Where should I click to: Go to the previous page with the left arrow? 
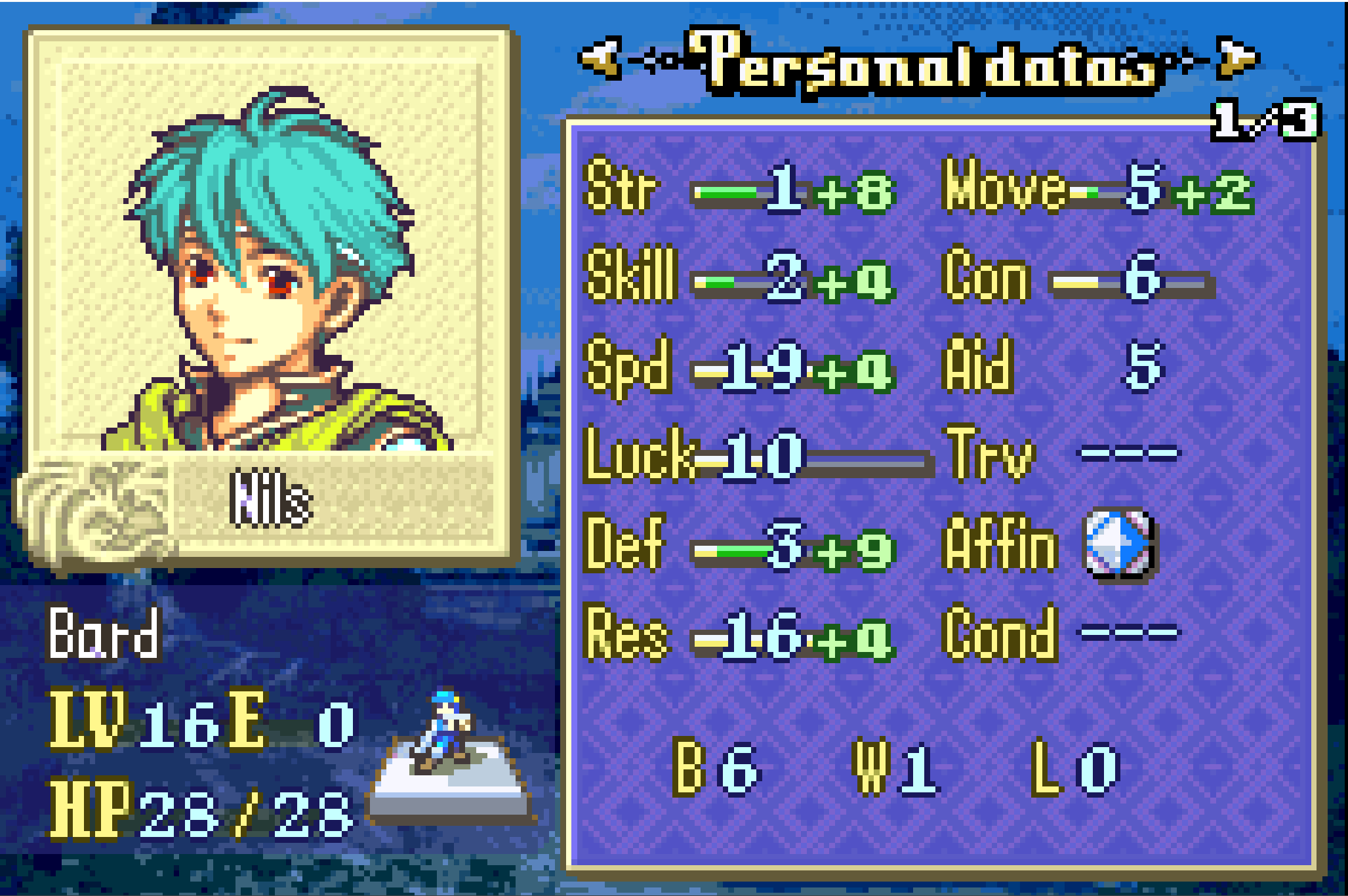pos(600,58)
